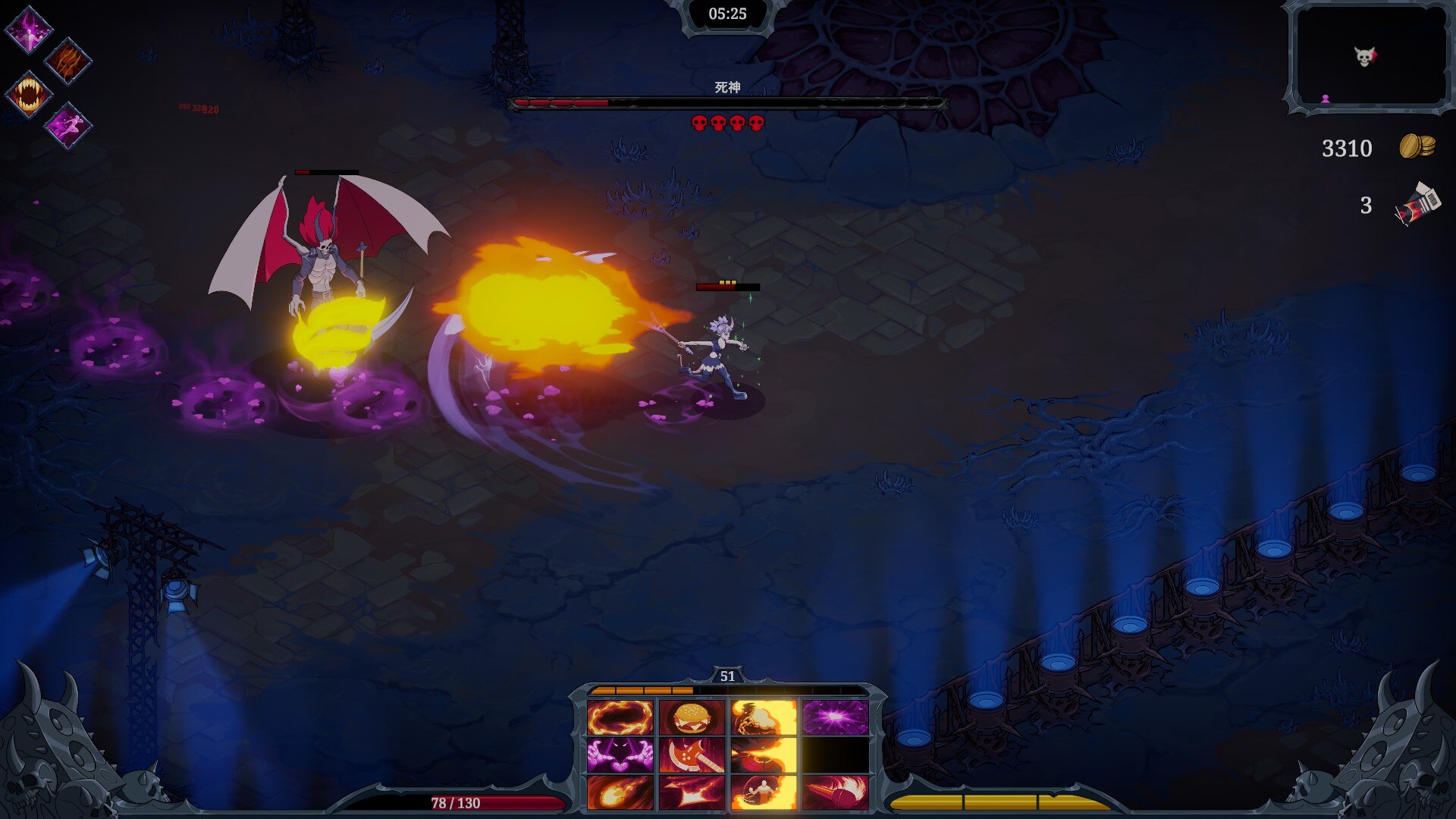Activate the fireball ability slot
This screenshot has height=819, width=1456.
(620, 792)
